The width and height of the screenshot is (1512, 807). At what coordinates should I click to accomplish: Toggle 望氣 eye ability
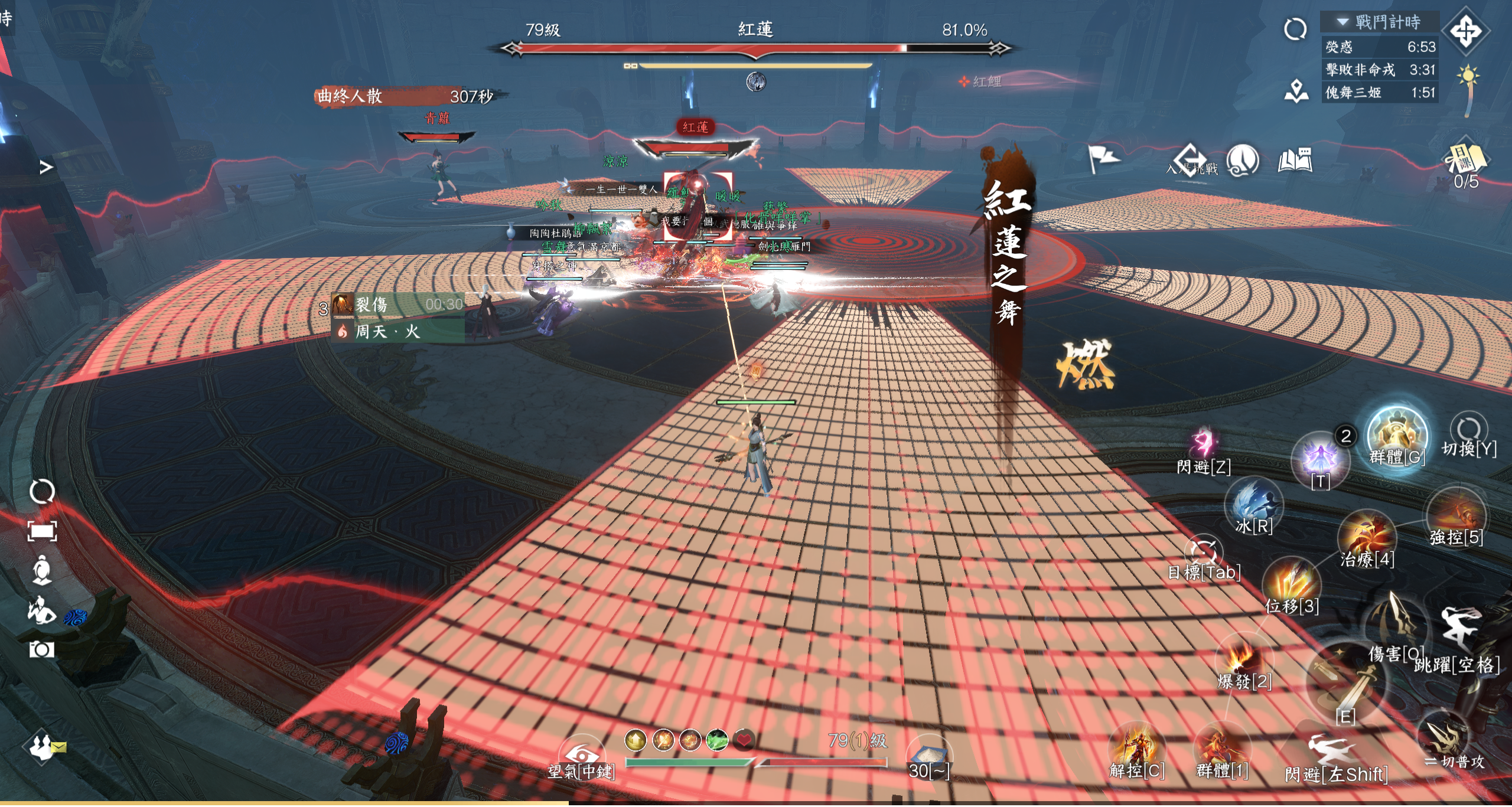581,756
